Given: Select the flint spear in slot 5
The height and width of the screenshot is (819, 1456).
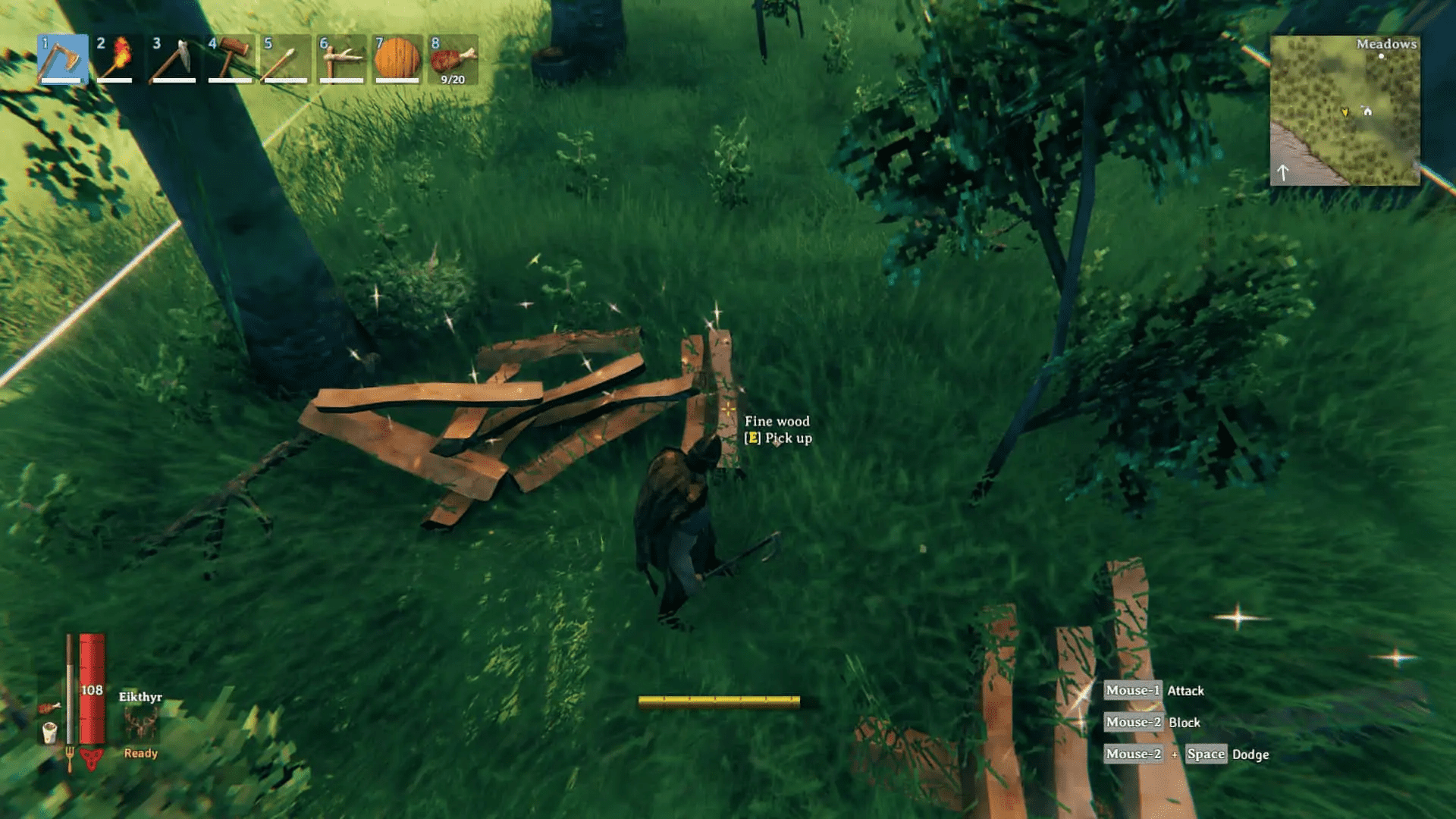Looking at the screenshot, I should pyautogui.click(x=287, y=61).
